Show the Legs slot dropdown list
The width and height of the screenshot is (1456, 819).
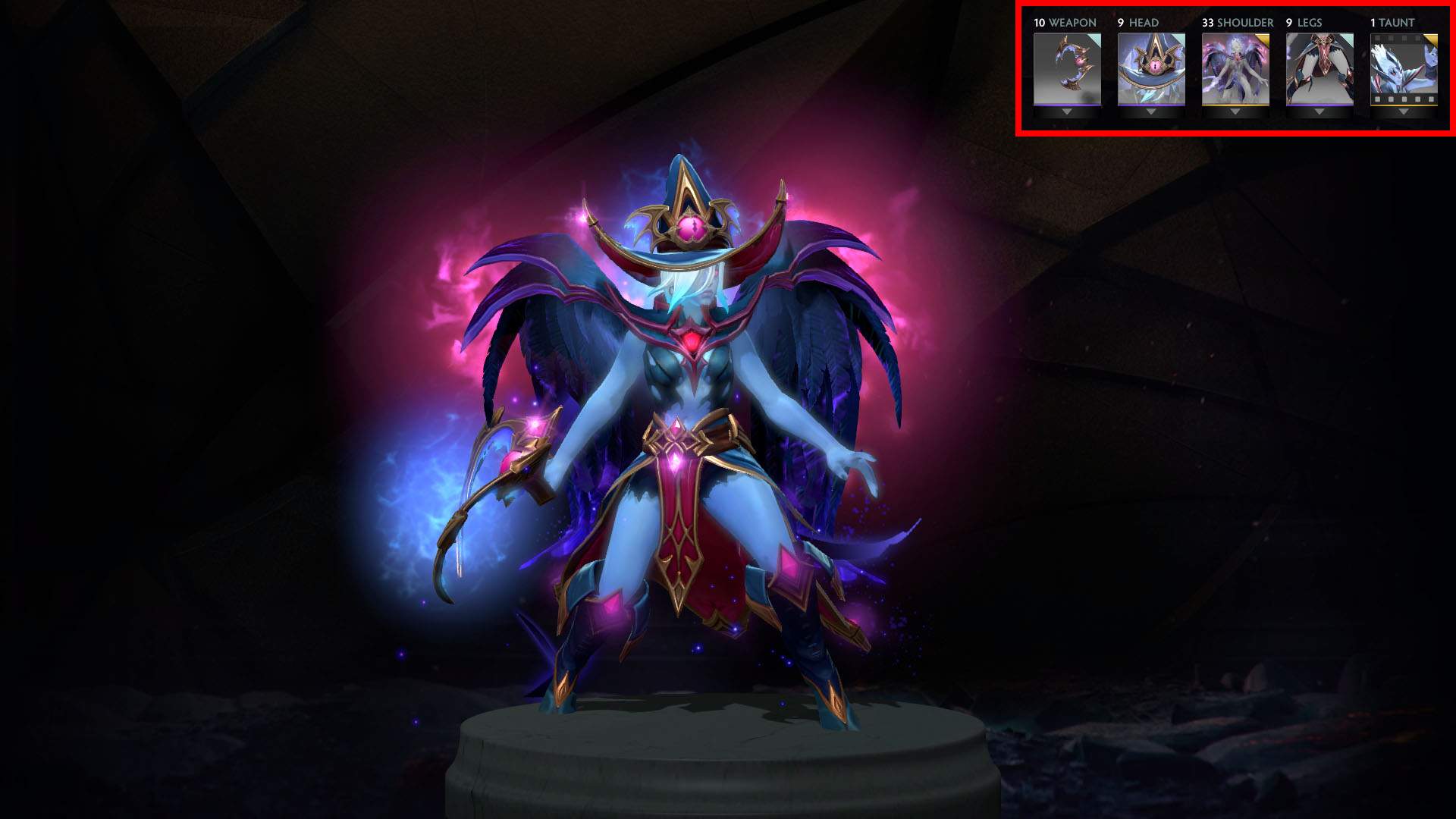tap(1319, 112)
